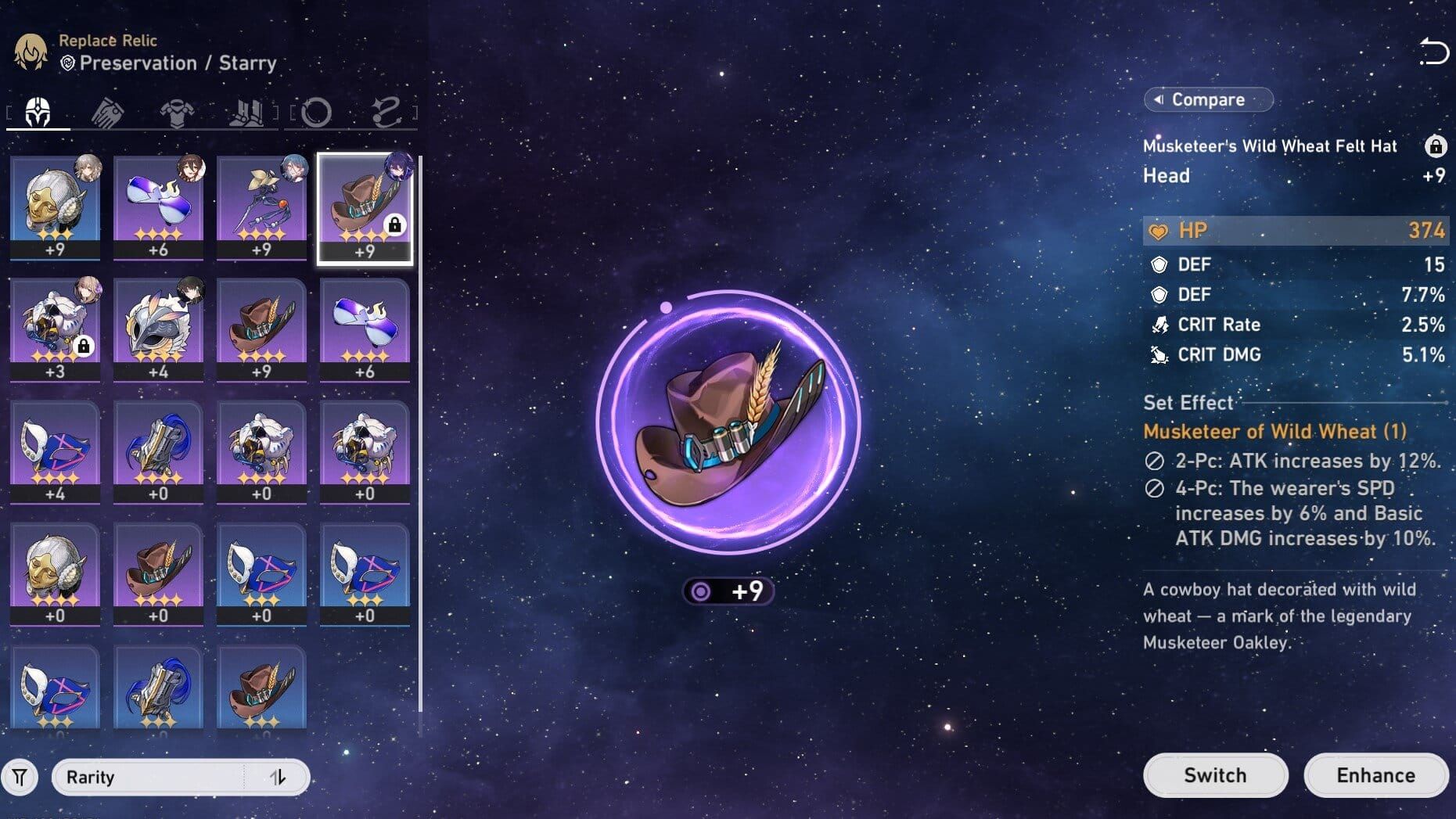
Task: Open the relic filter funnel
Action: click(x=20, y=778)
